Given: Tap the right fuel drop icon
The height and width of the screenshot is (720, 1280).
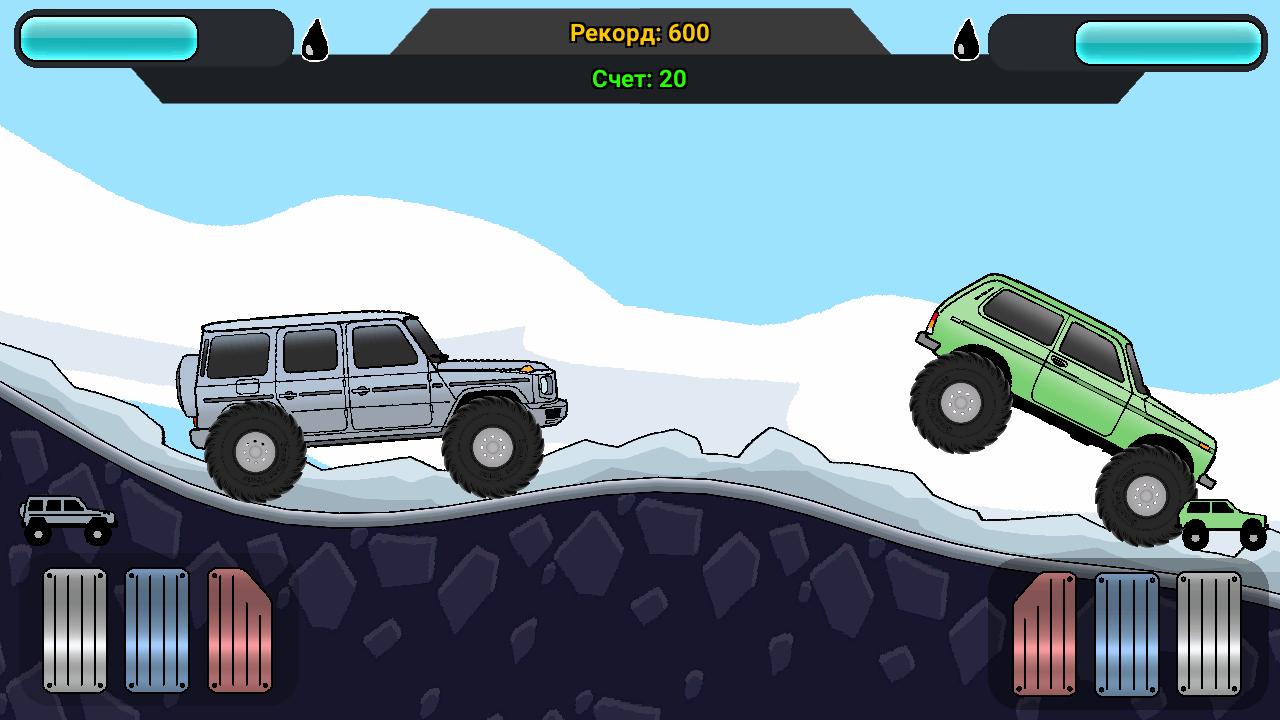Looking at the screenshot, I should click(966, 42).
